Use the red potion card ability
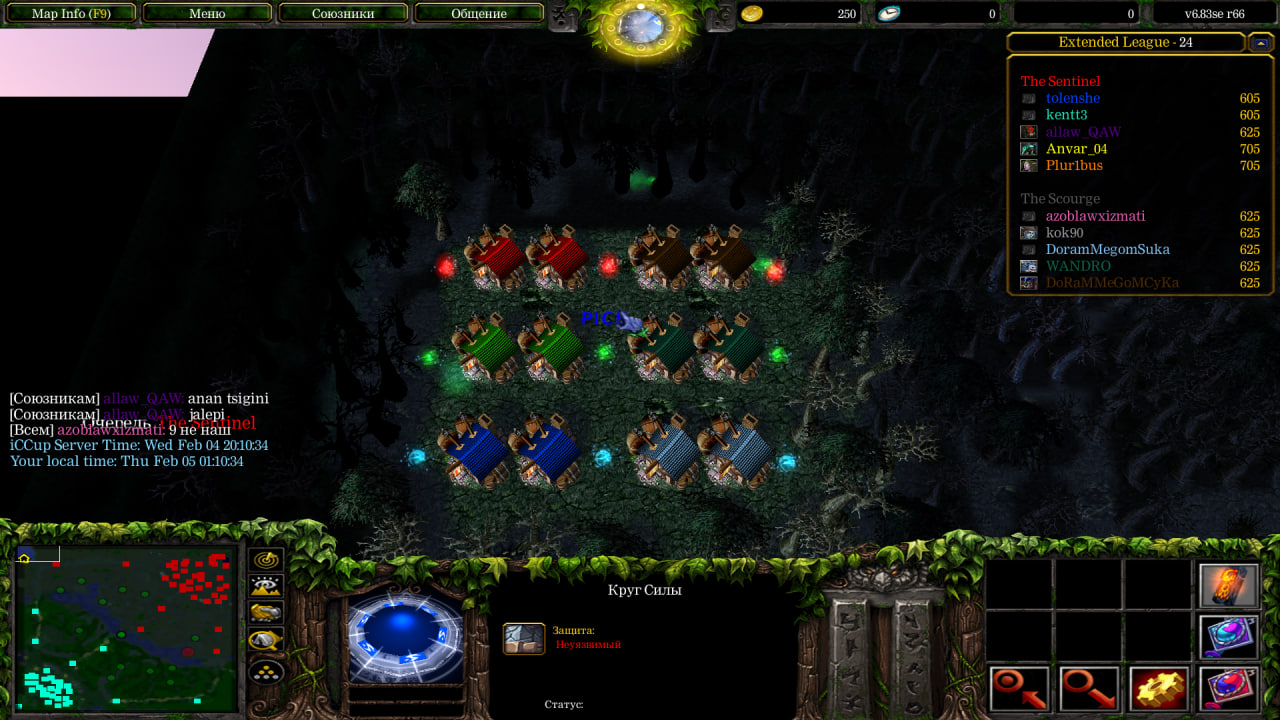This screenshot has width=1280, height=720. pyautogui.click(x=1228, y=689)
